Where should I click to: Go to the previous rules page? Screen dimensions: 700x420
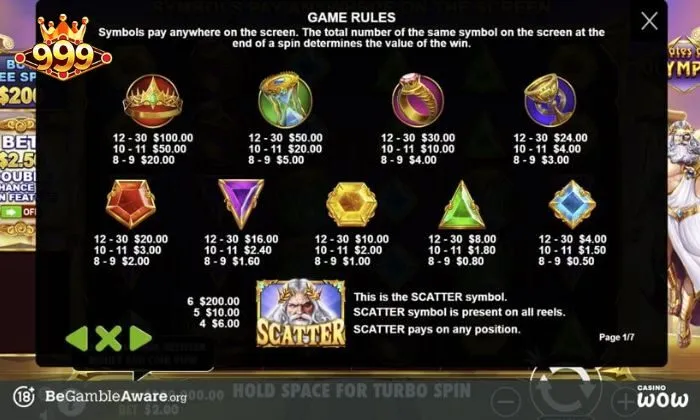tap(77, 338)
